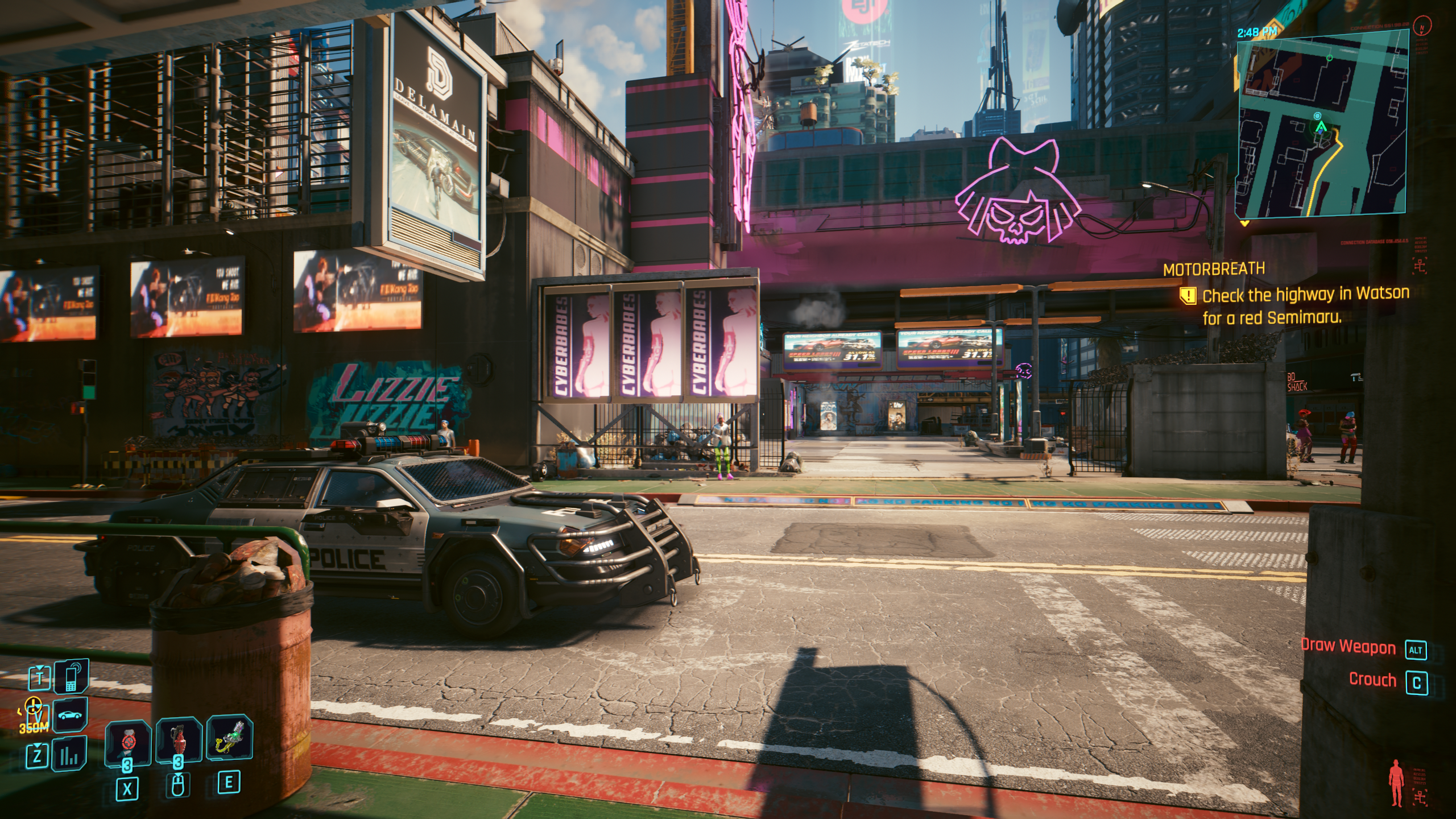Select the Motorbreath quest tracker
Screen dimensions: 1456x819
tap(1214, 270)
